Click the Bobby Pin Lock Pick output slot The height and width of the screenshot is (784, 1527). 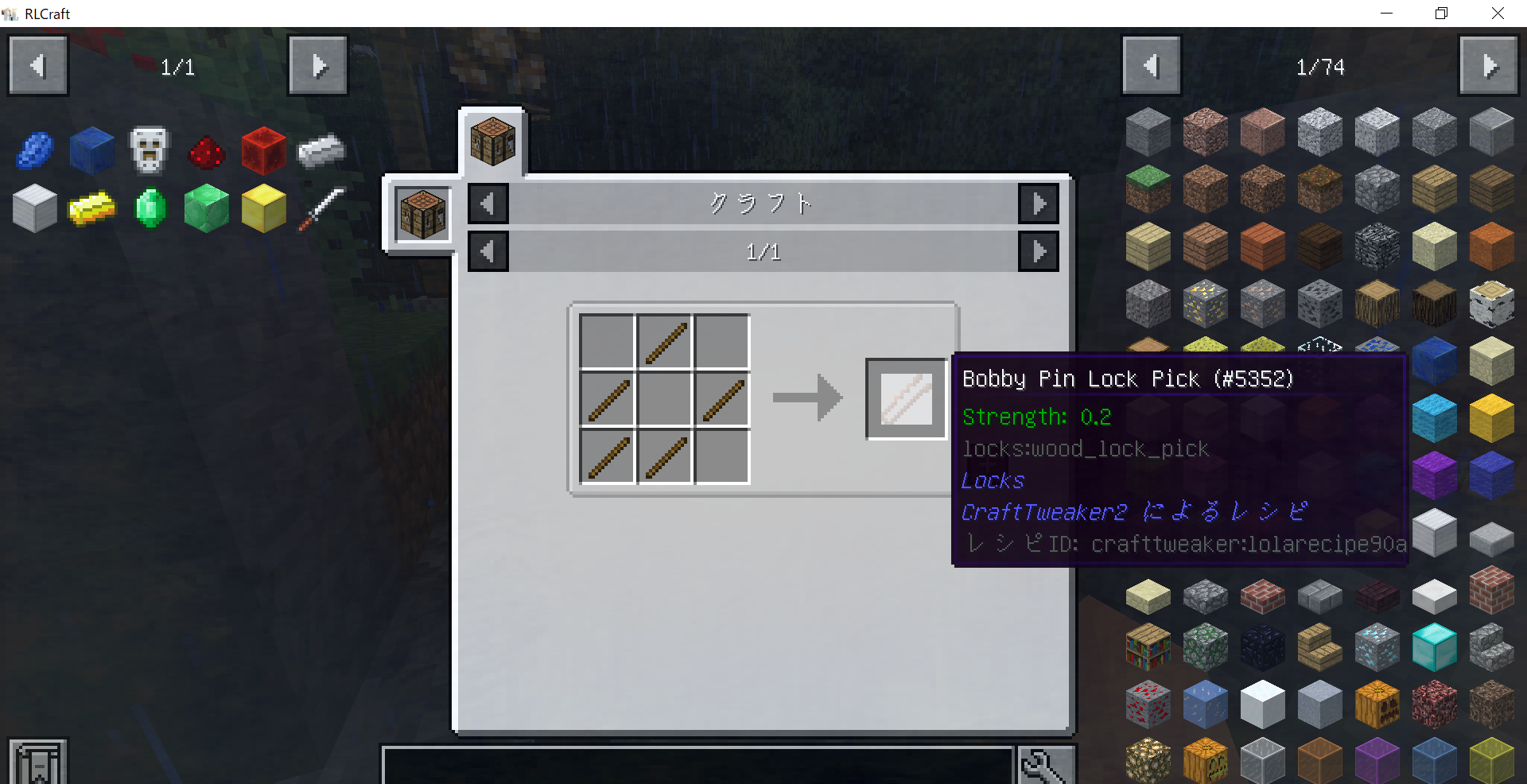click(x=906, y=398)
